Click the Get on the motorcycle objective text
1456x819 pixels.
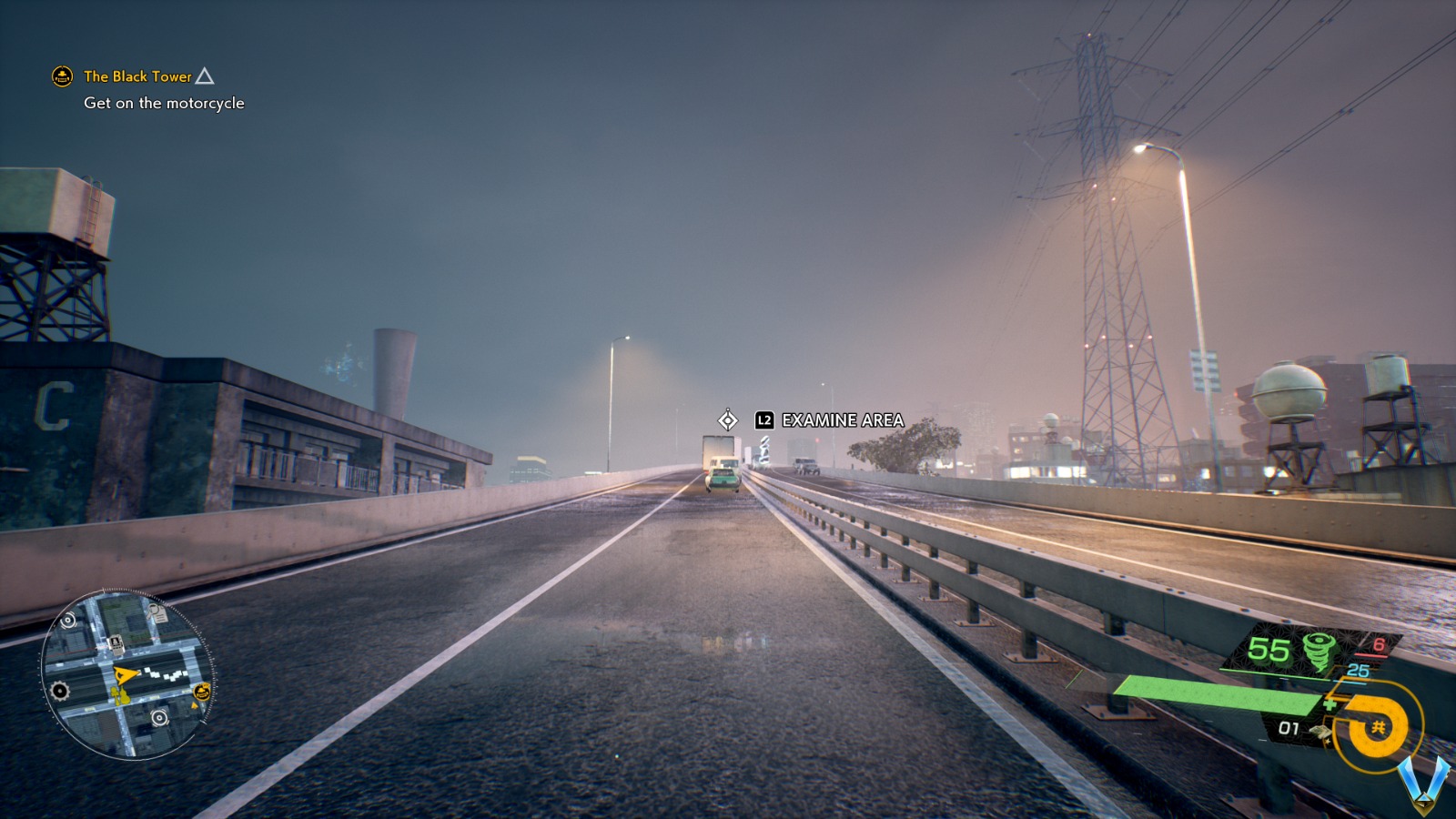tap(163, 104)
